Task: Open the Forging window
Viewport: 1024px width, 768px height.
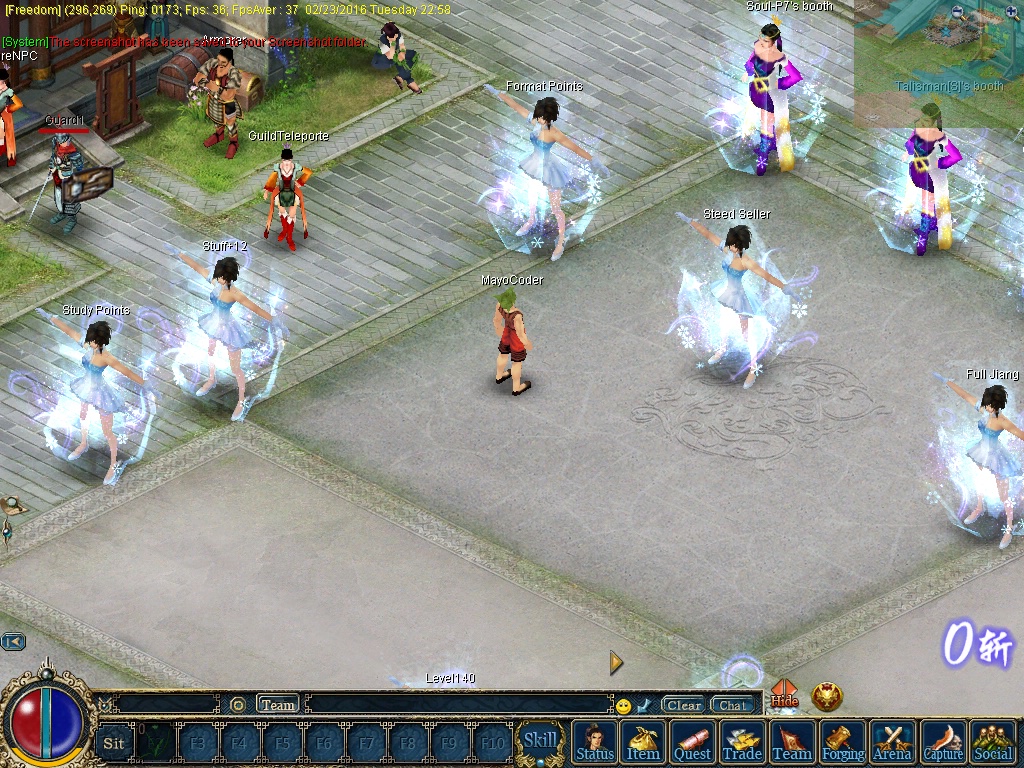Action: point(843,742)
